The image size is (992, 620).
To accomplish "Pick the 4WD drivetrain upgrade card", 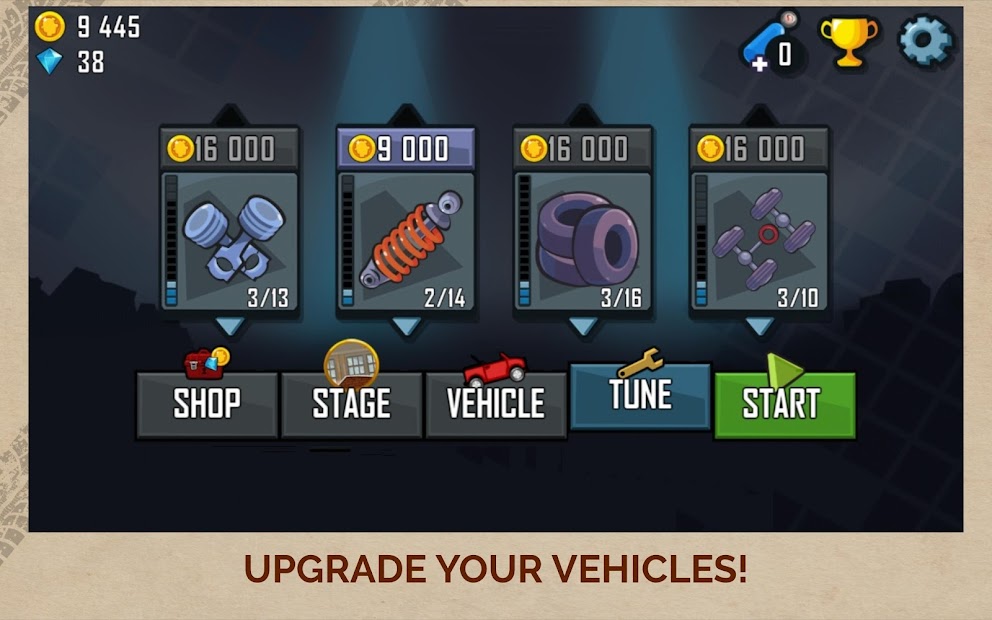I will pyautogui.click(x=759, y=241).
